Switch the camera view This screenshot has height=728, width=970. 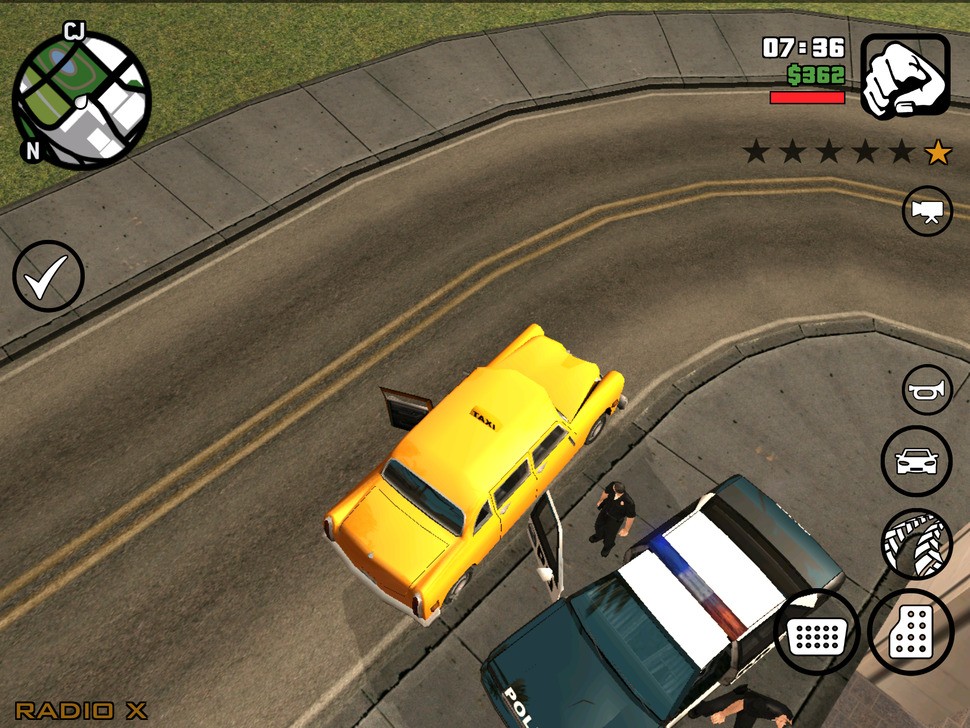[927, 212]
